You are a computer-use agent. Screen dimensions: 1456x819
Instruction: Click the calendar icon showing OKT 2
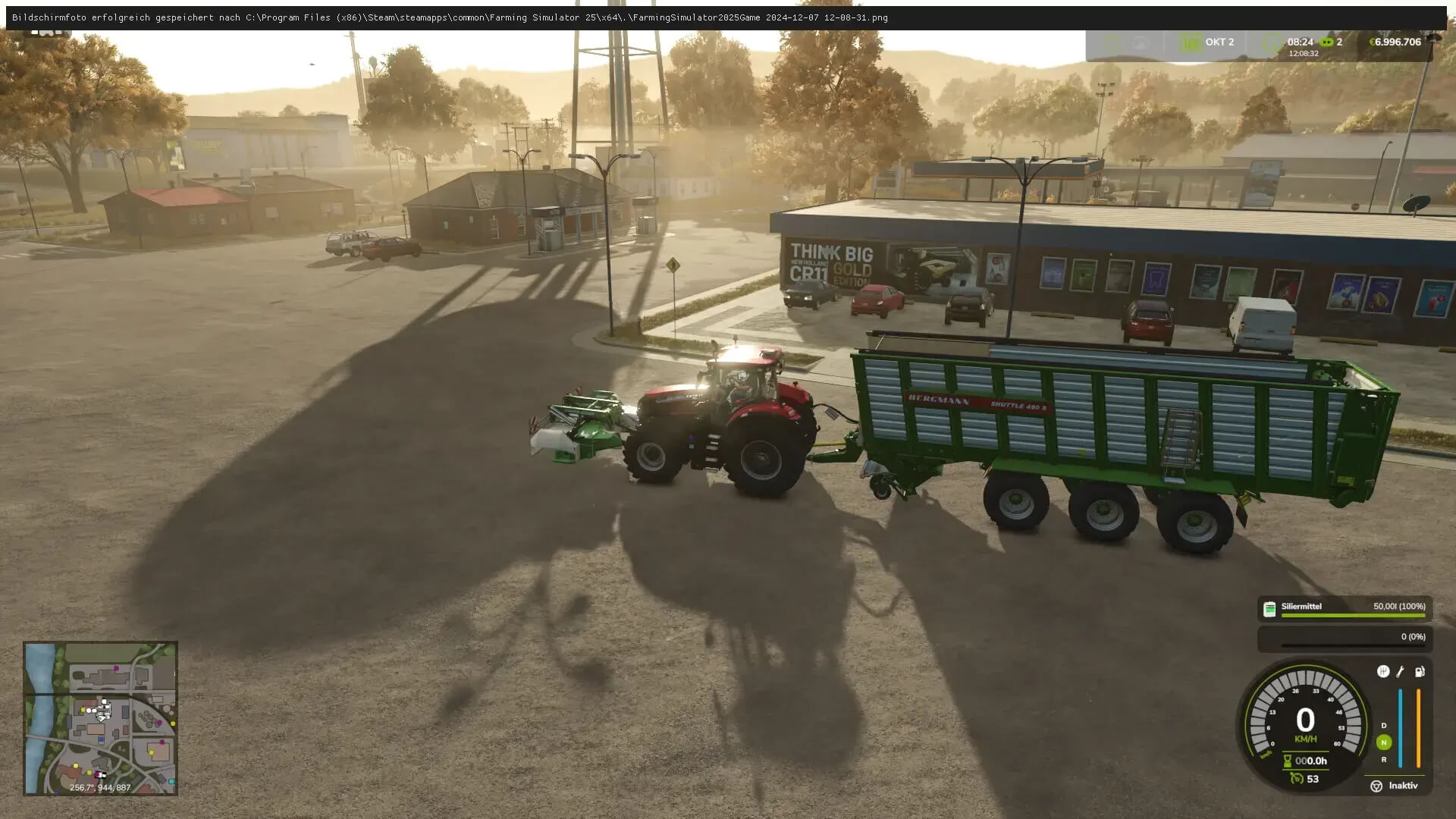1191,42
